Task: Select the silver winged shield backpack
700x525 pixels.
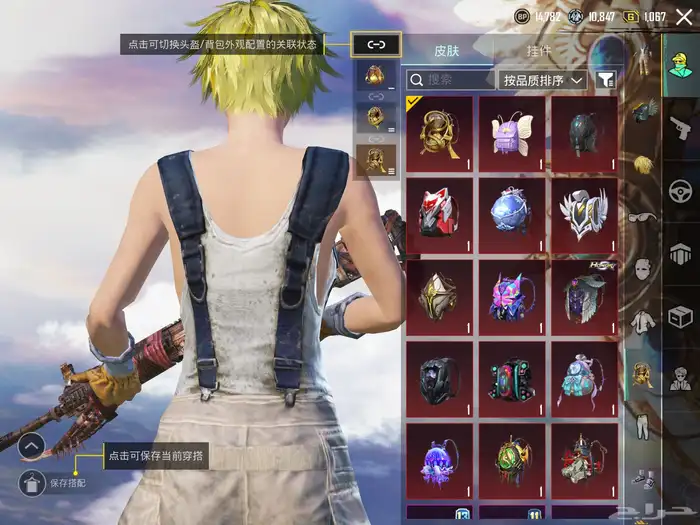Action: [x=583, y=214]
